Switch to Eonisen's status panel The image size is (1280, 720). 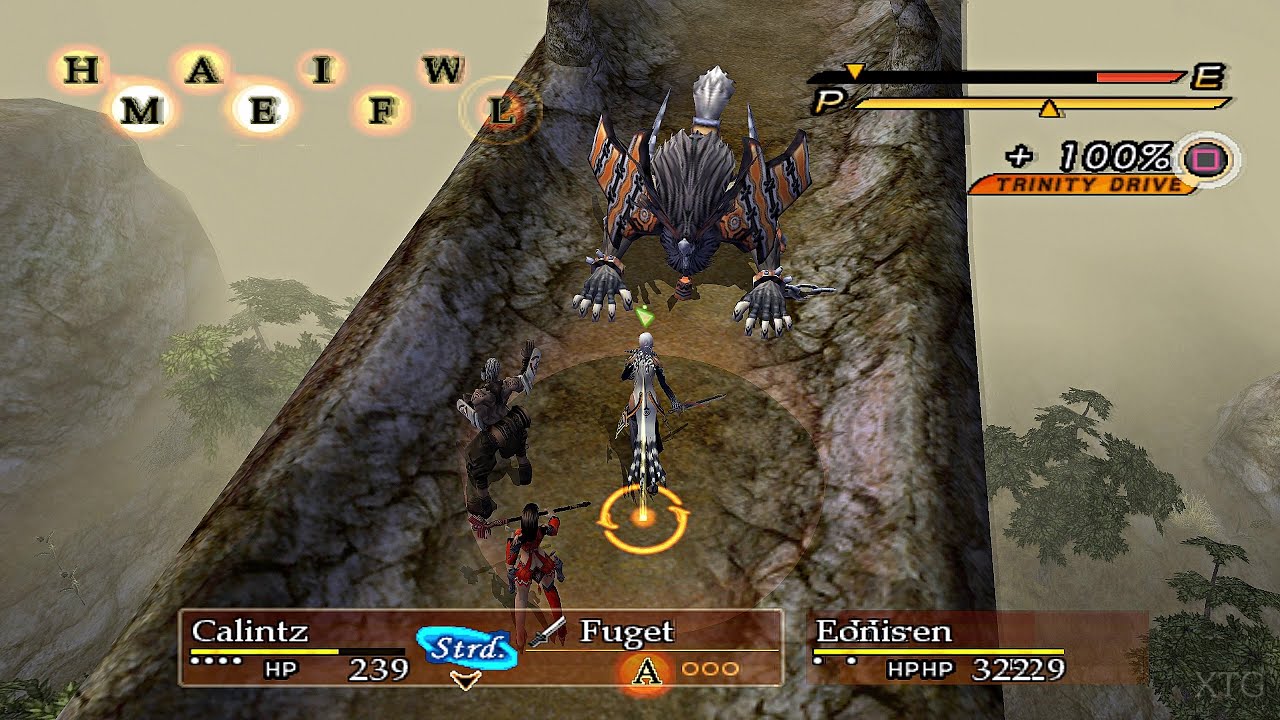[940, 645]
